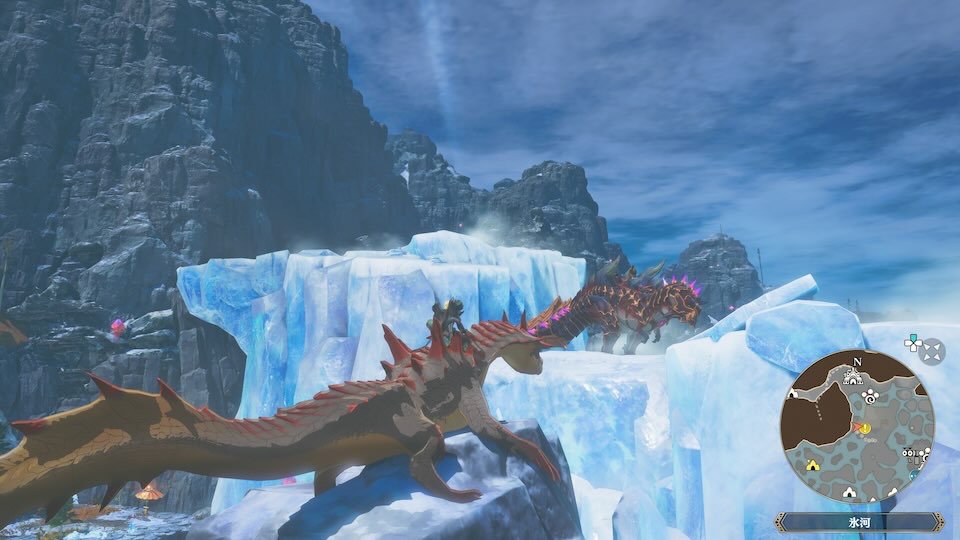Select the yellow exclamation quest marker
Viewport: 960px width, 540px height.
point(865,430)
